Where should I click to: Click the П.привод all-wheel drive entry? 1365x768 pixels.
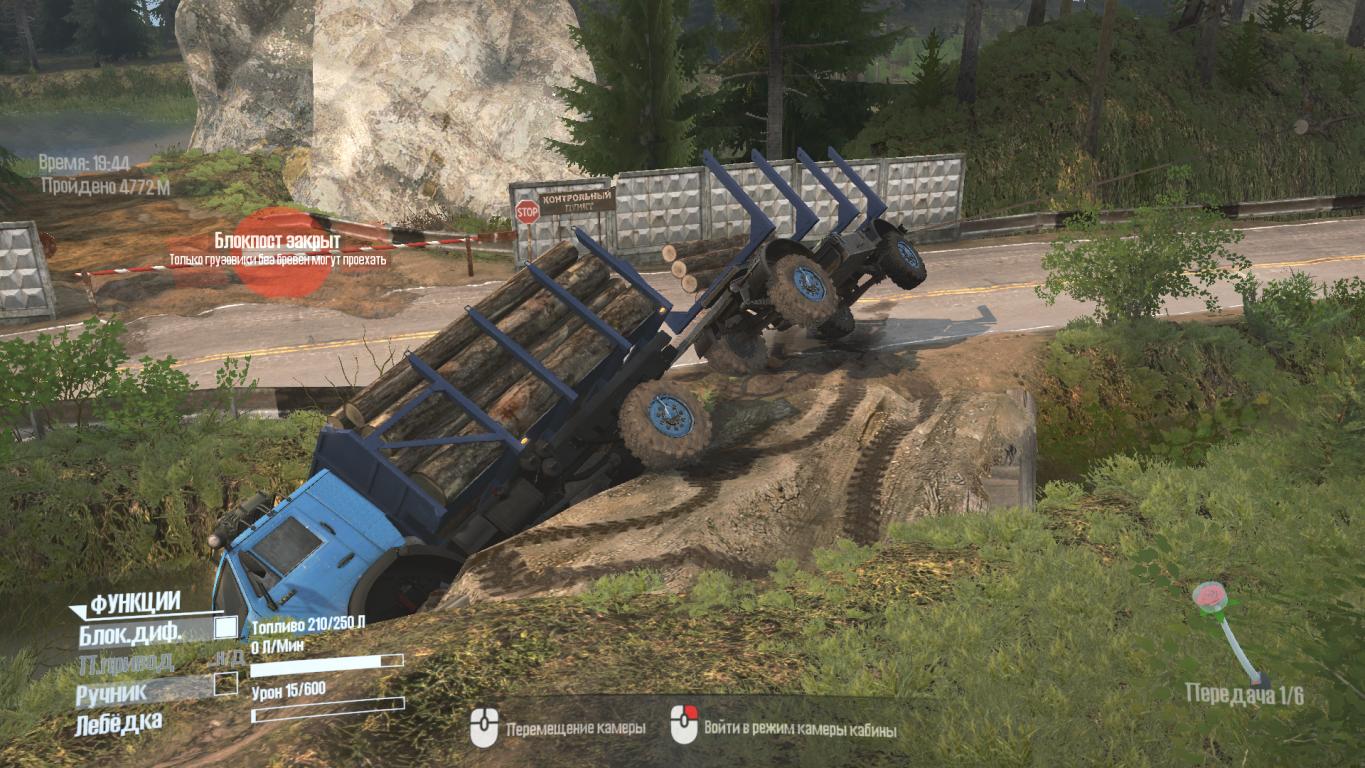(x=125, y=661)
